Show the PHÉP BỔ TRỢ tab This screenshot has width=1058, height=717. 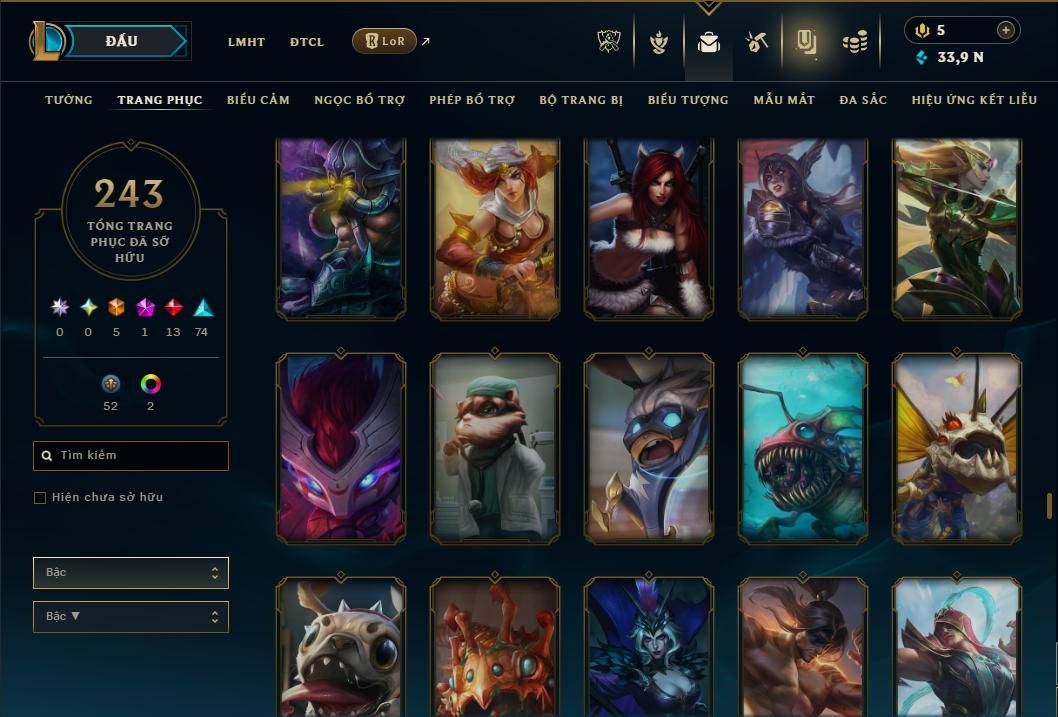(472, 100)
